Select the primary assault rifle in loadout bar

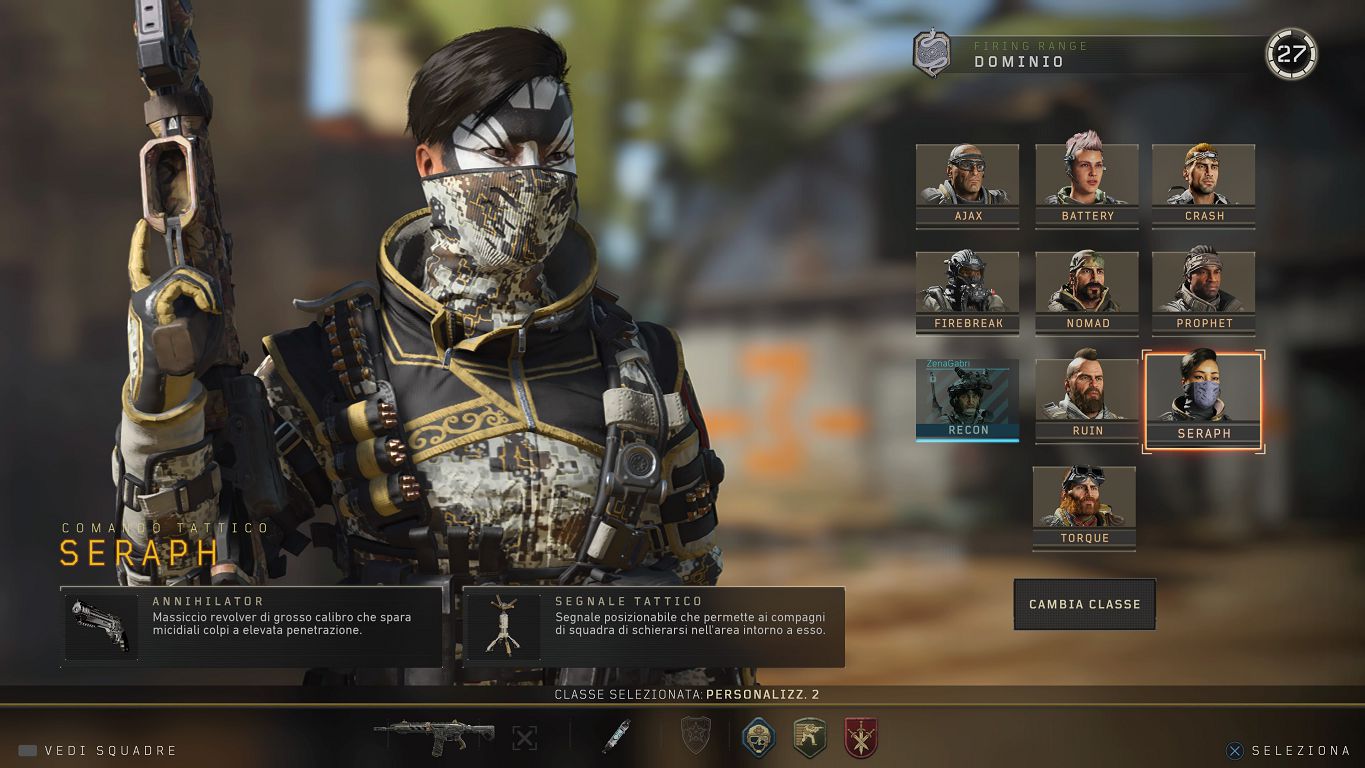[434, 737]
